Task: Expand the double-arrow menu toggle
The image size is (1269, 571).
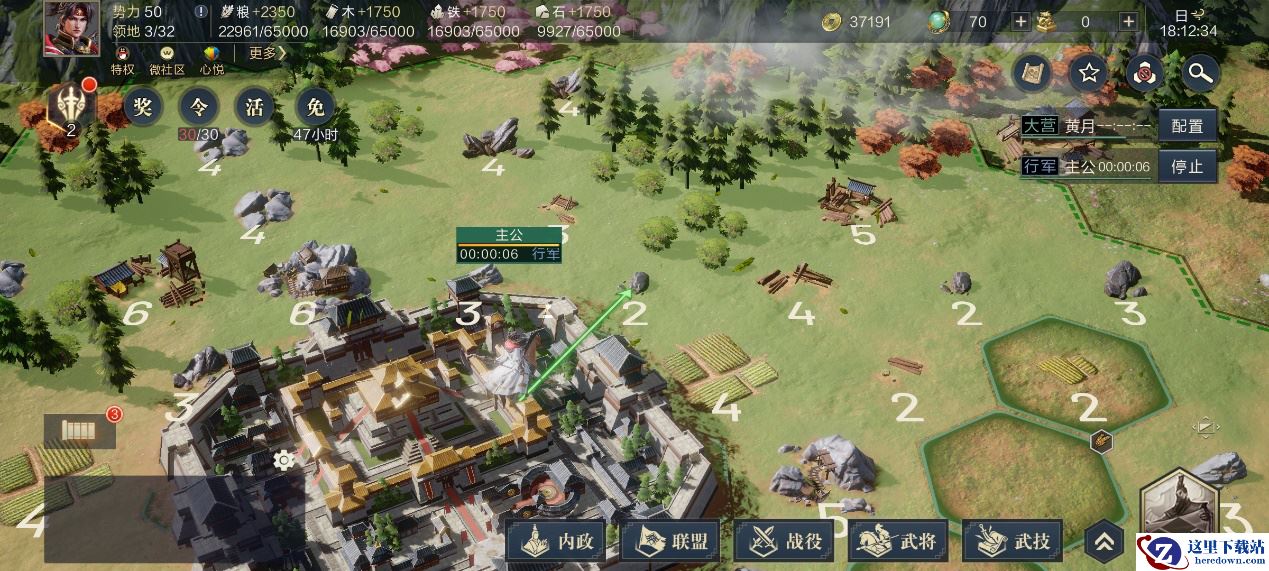Action: point(1104,542)
